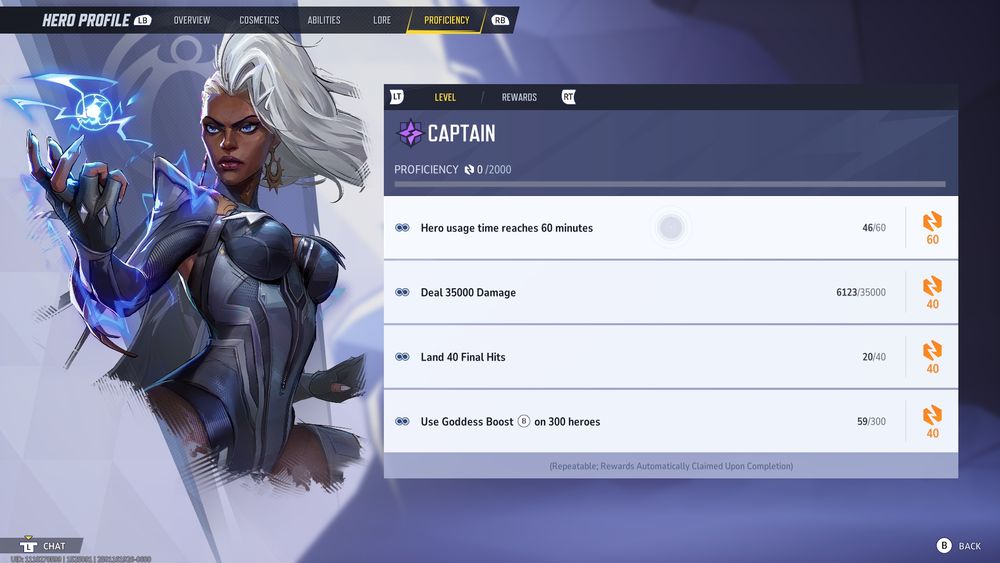Show the Abilities tab
The height and width of the screenshot is (563, 1000).
pos(324,20)
